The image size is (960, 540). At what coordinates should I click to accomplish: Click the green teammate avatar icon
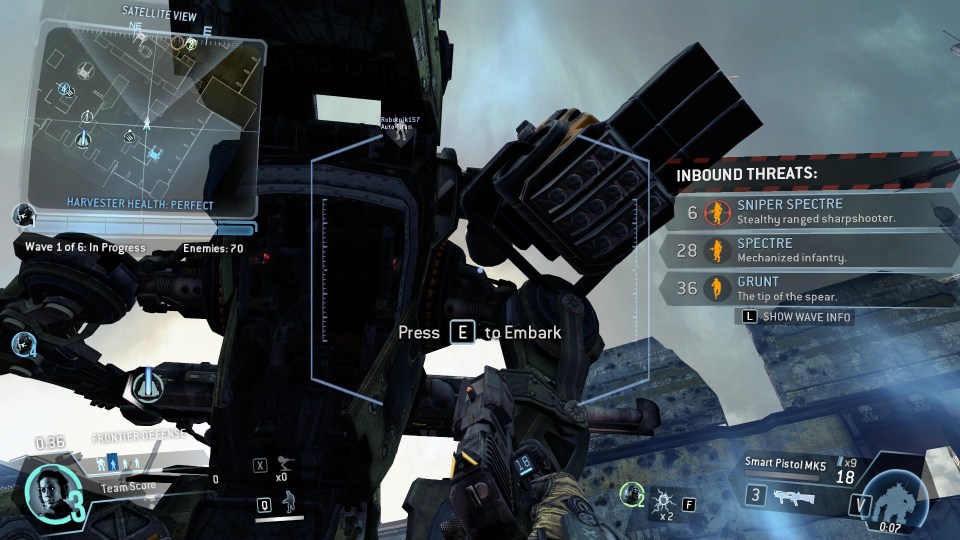(x=631, y=491)
